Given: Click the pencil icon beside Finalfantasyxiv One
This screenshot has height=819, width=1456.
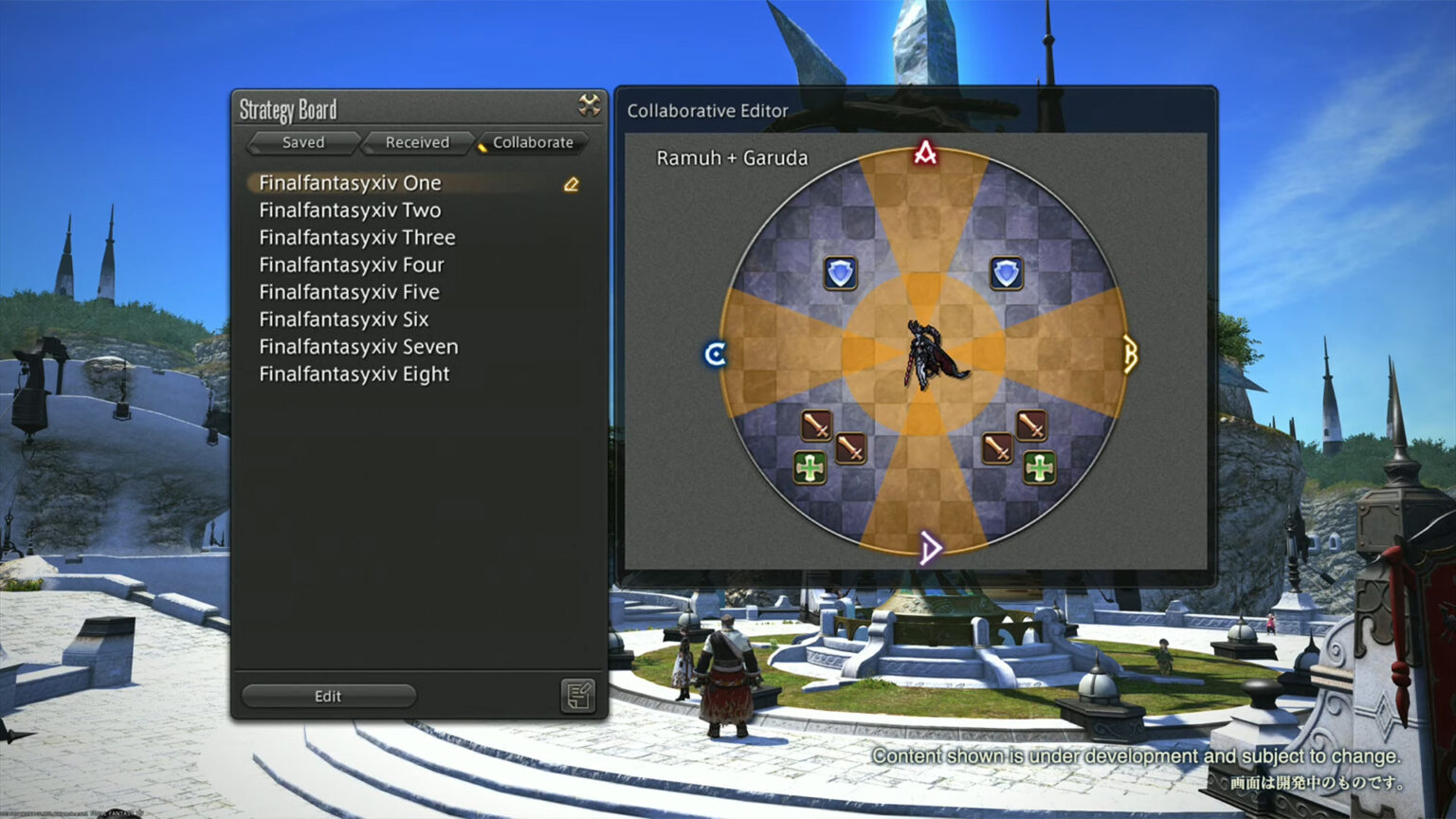Looking at the screenshot, I should tap(570, 184).
